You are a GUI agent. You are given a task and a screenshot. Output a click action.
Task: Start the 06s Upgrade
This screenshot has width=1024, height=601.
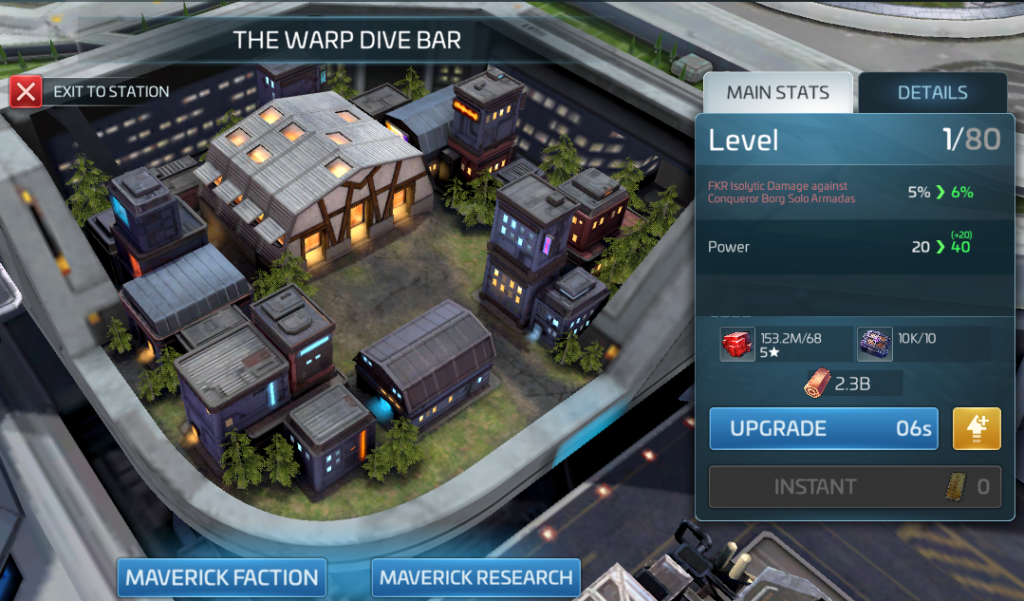tap(824, 429)
